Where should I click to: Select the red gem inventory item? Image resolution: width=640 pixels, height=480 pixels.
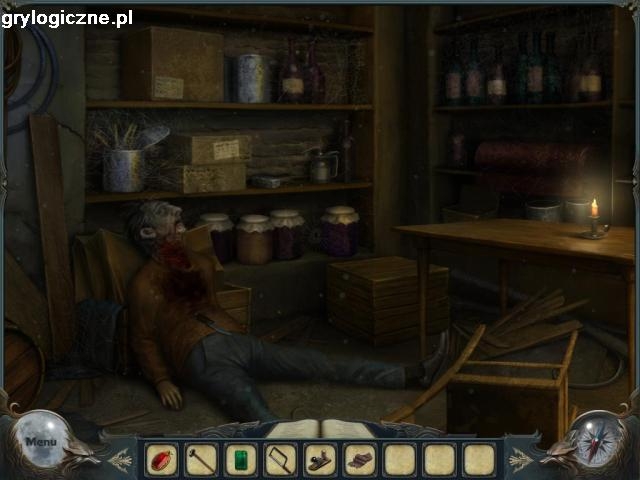[x=161, y=460]
